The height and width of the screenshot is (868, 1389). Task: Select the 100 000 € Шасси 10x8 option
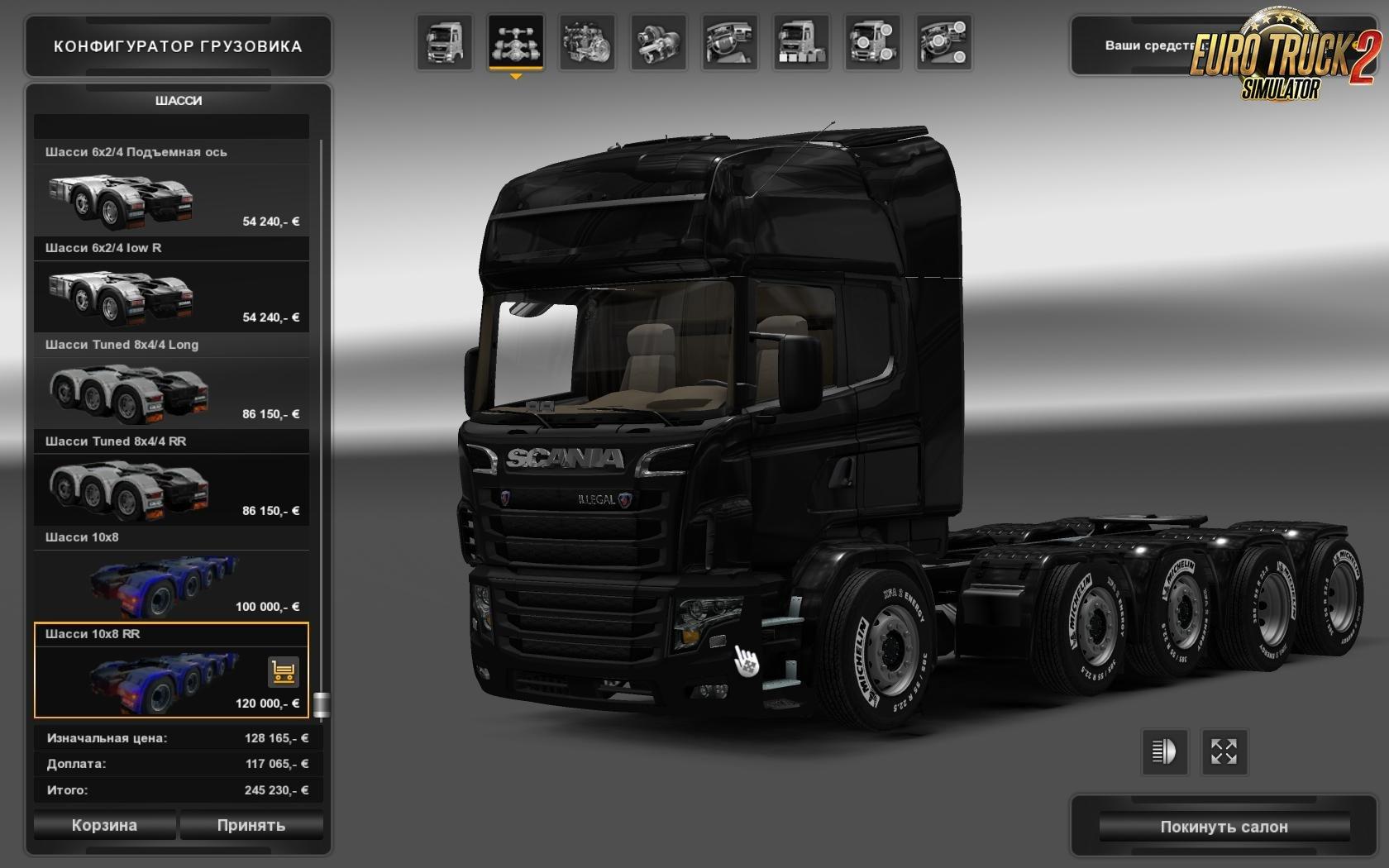pyautogui.click(x=171, y=584)
